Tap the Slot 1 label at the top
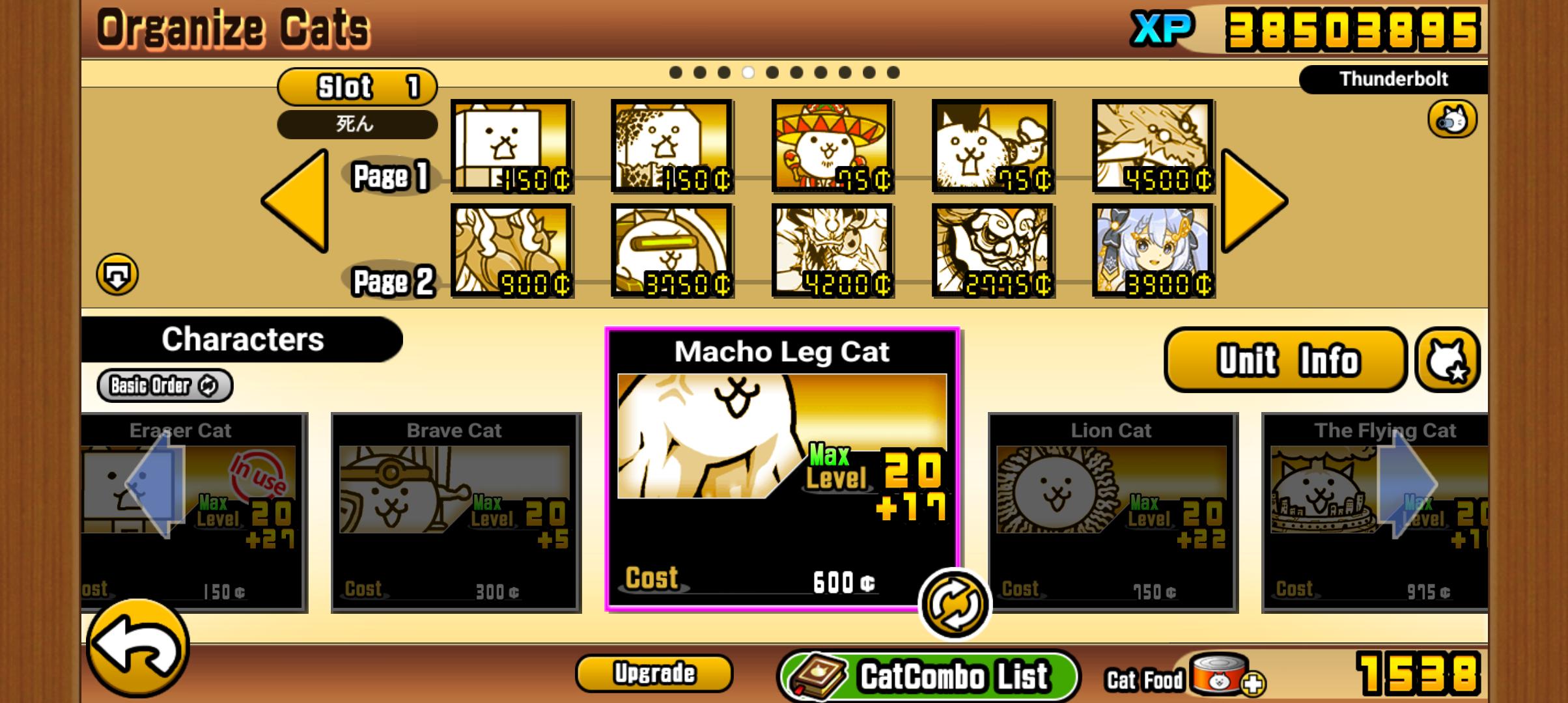 click(357, 87)
